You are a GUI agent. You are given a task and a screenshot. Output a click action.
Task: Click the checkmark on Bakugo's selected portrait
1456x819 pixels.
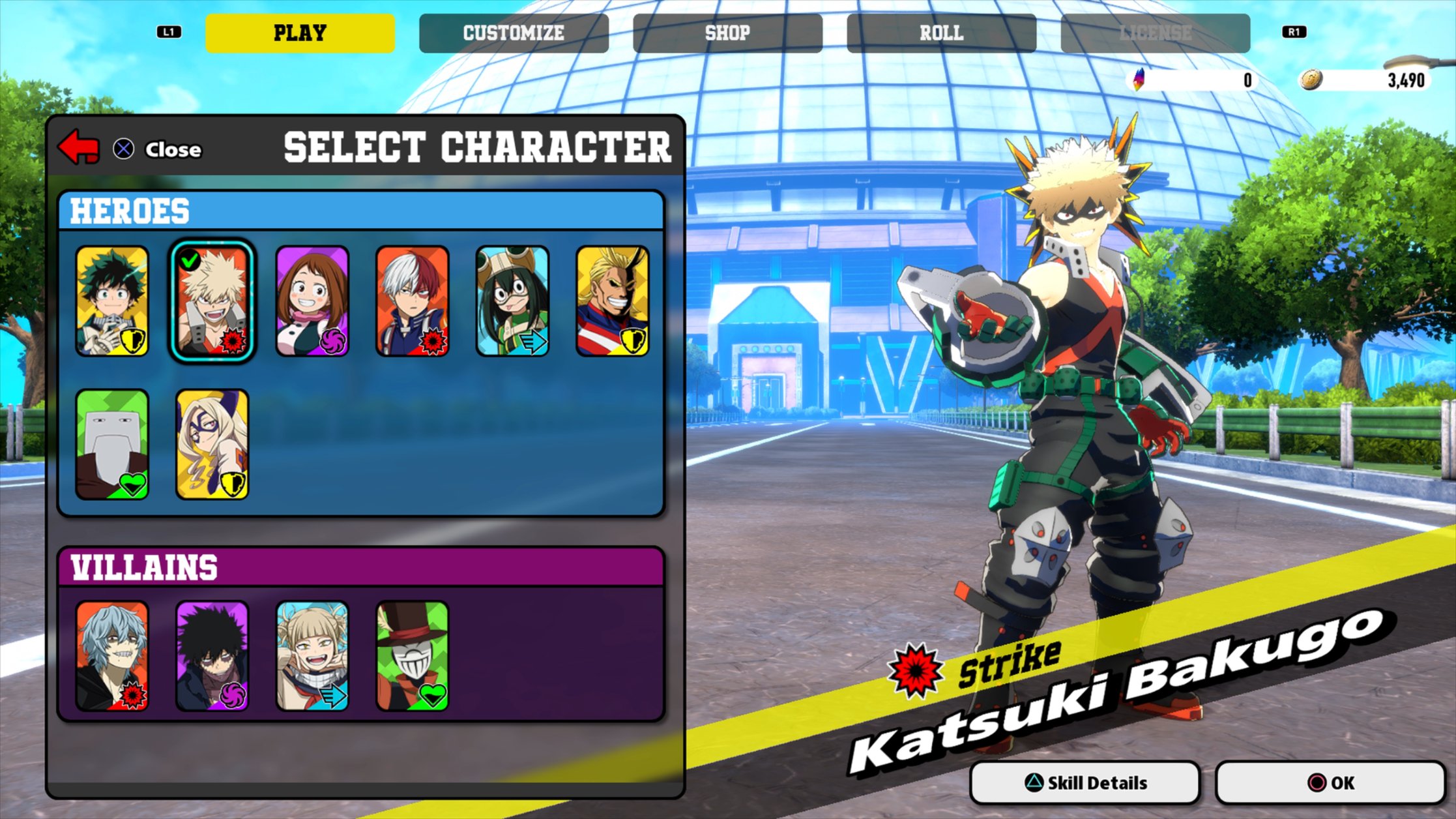click(188, 260)
